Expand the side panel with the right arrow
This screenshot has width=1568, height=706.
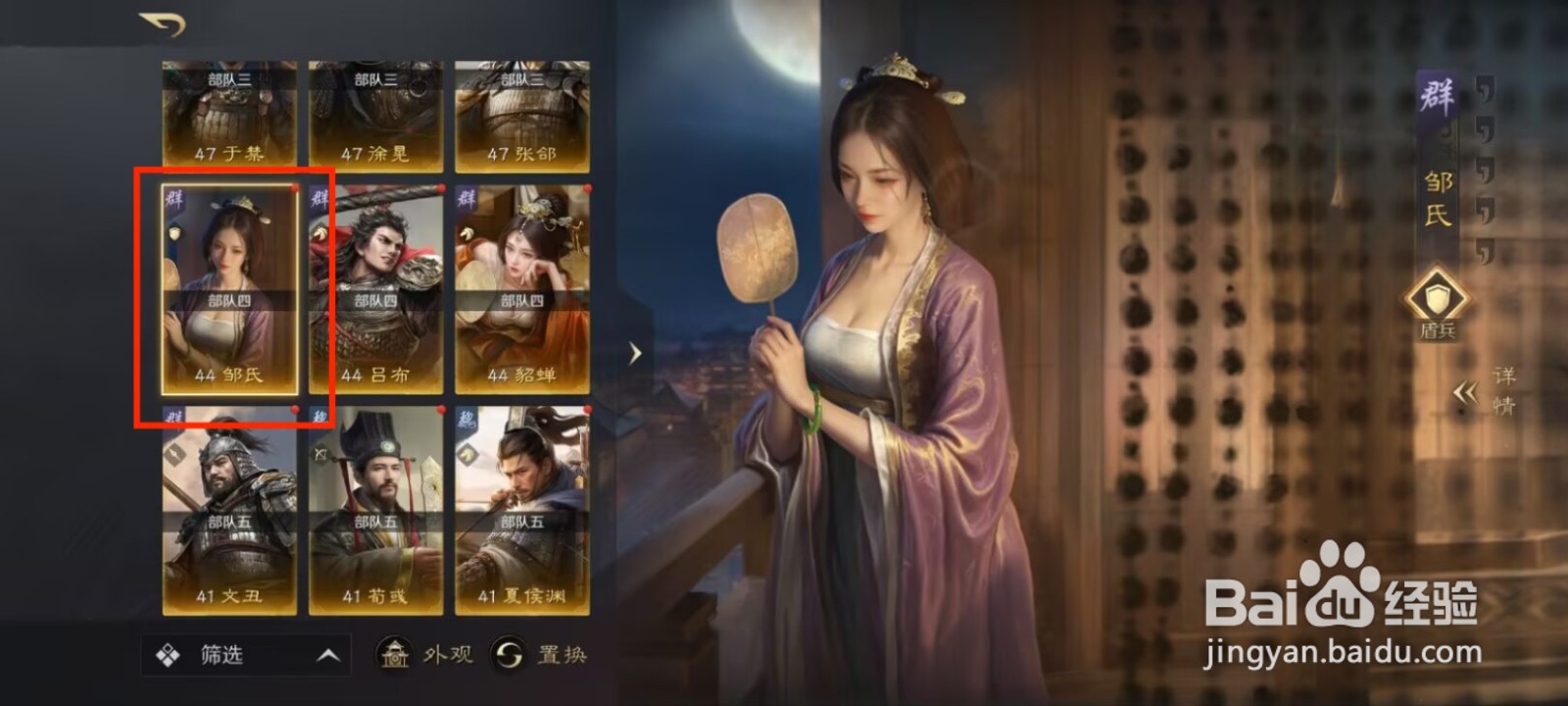pyautogui.click(x=637, y=353)
